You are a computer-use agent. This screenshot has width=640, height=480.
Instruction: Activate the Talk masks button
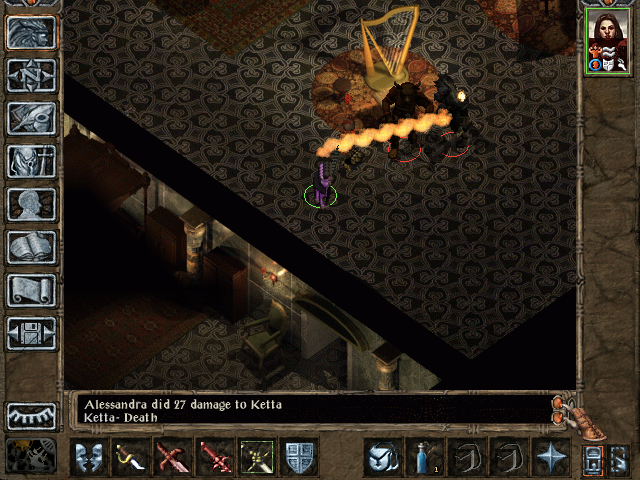click(89, 457)
